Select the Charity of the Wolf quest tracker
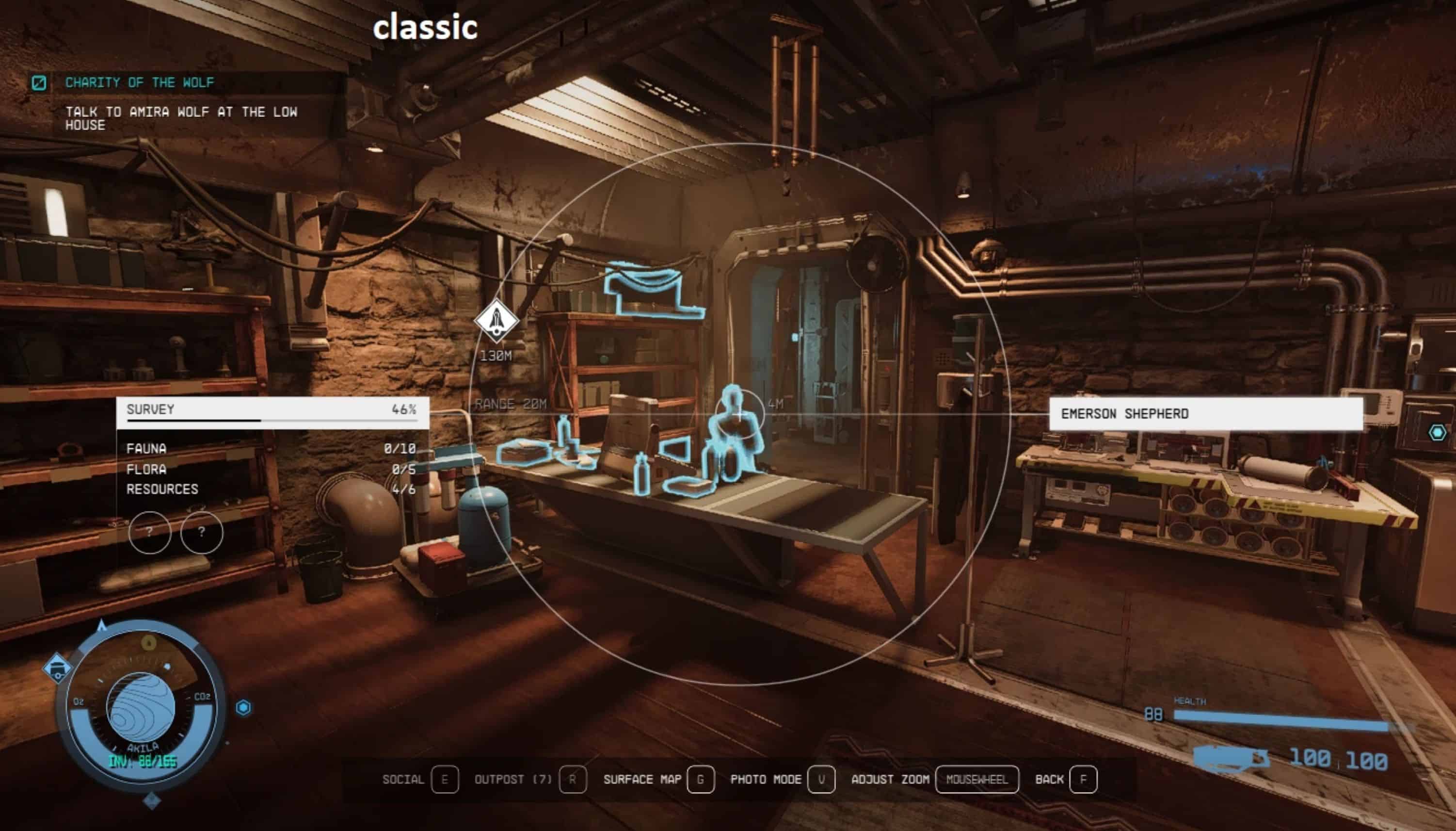This screenshot has height=831, width=1456. 140,83
